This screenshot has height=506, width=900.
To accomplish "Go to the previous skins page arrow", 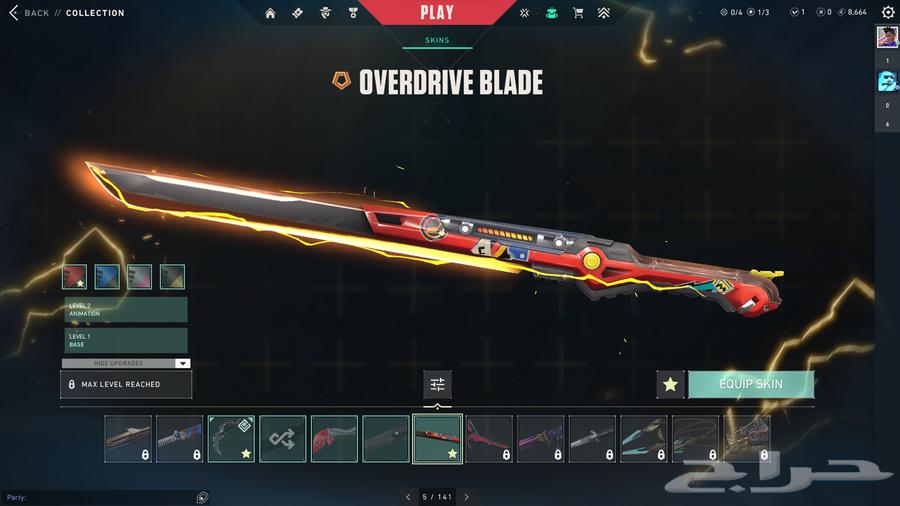I will pos(408,497).
